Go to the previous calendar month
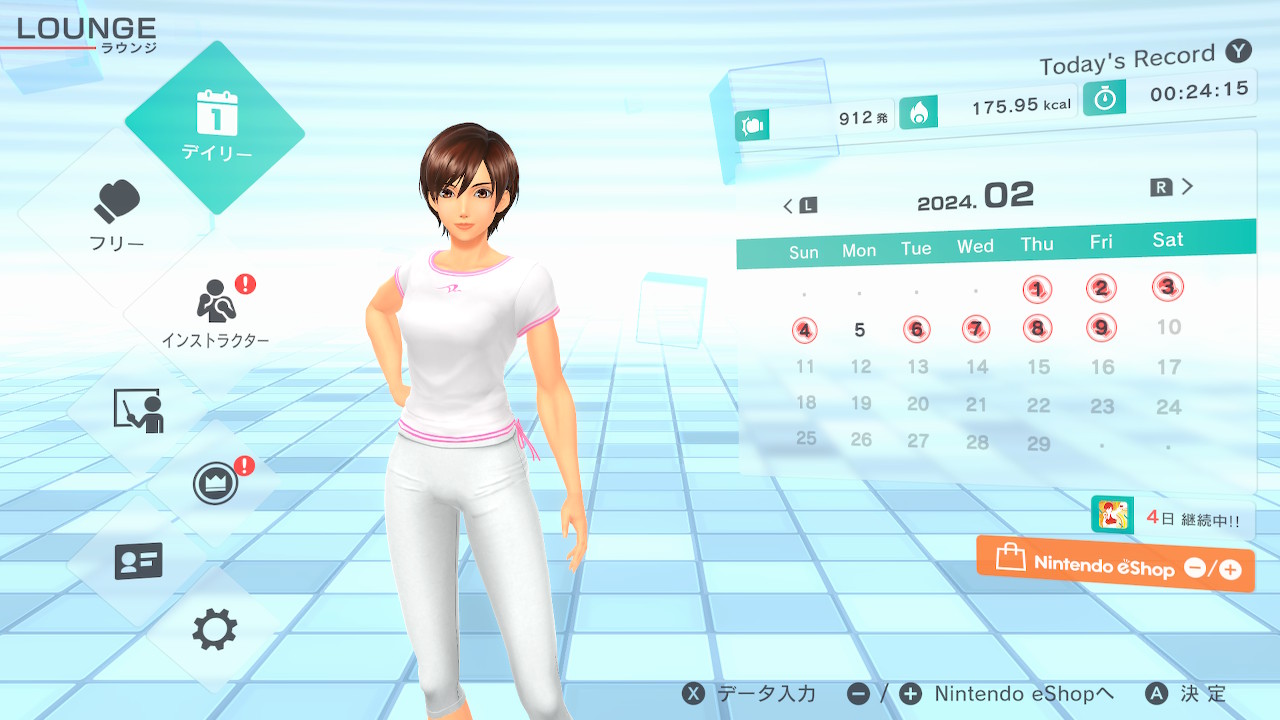 (x=799, y=206)
